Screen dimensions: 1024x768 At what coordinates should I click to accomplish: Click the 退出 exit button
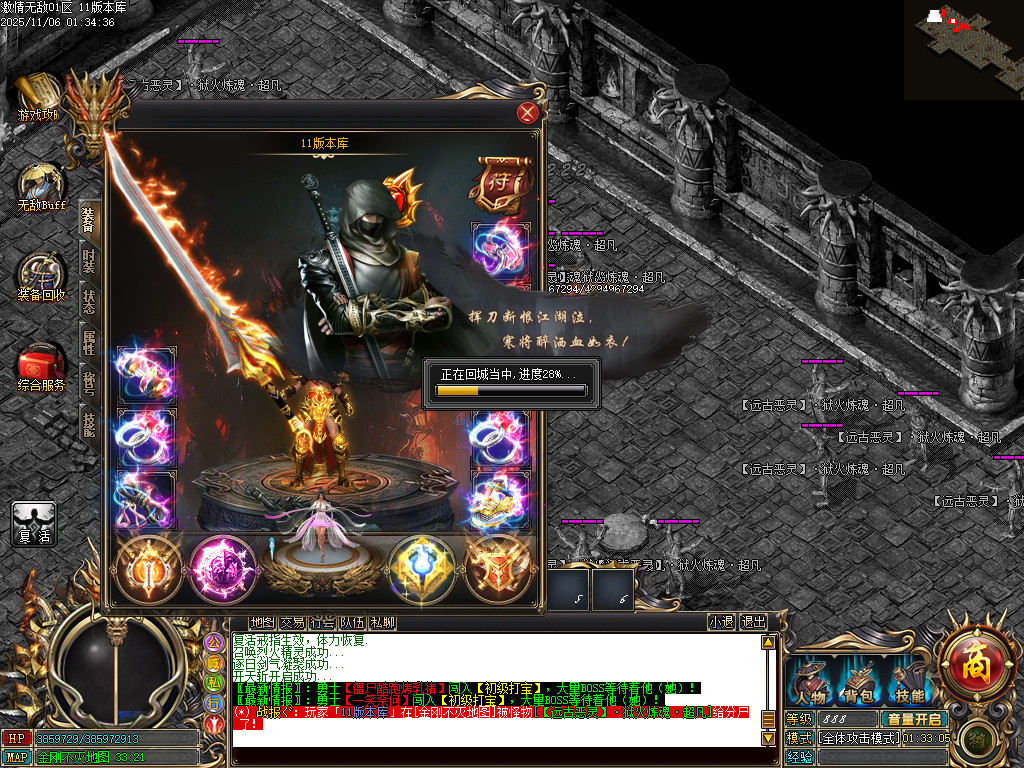pos(753,622)
